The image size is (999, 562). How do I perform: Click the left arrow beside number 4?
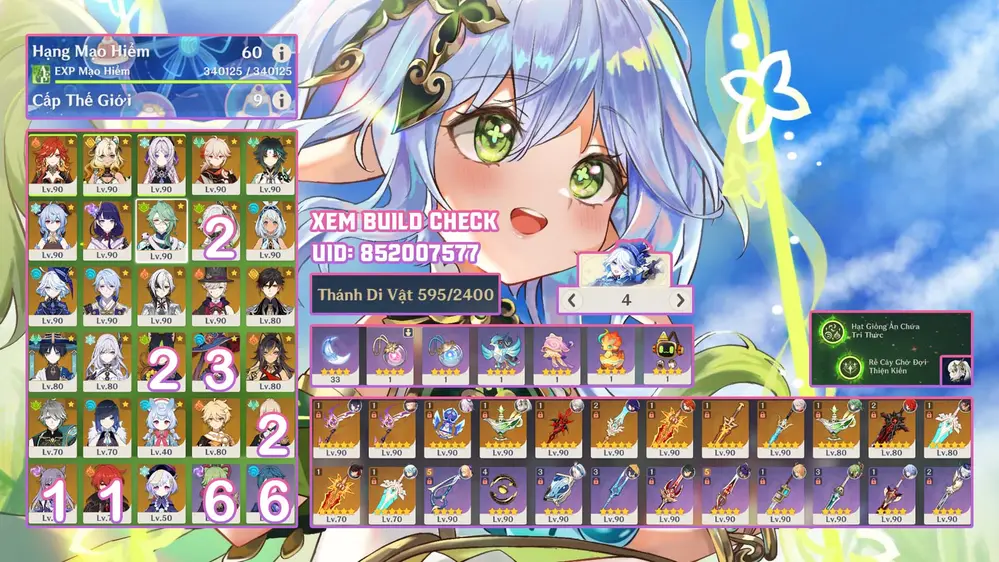pyautogui.click(x=571, y=300)
